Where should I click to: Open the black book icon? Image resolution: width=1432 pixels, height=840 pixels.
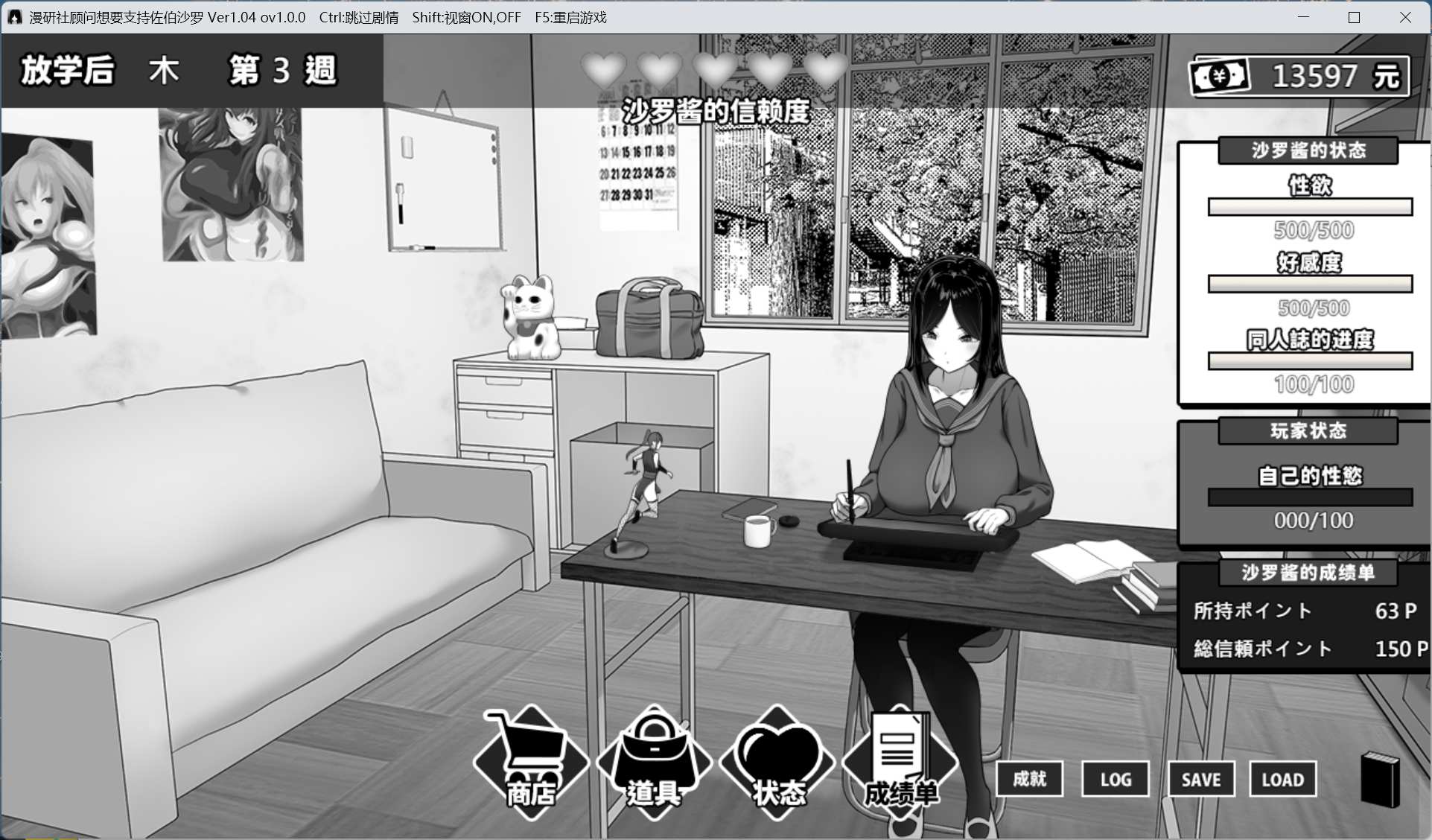click(x=1380, y=779)
